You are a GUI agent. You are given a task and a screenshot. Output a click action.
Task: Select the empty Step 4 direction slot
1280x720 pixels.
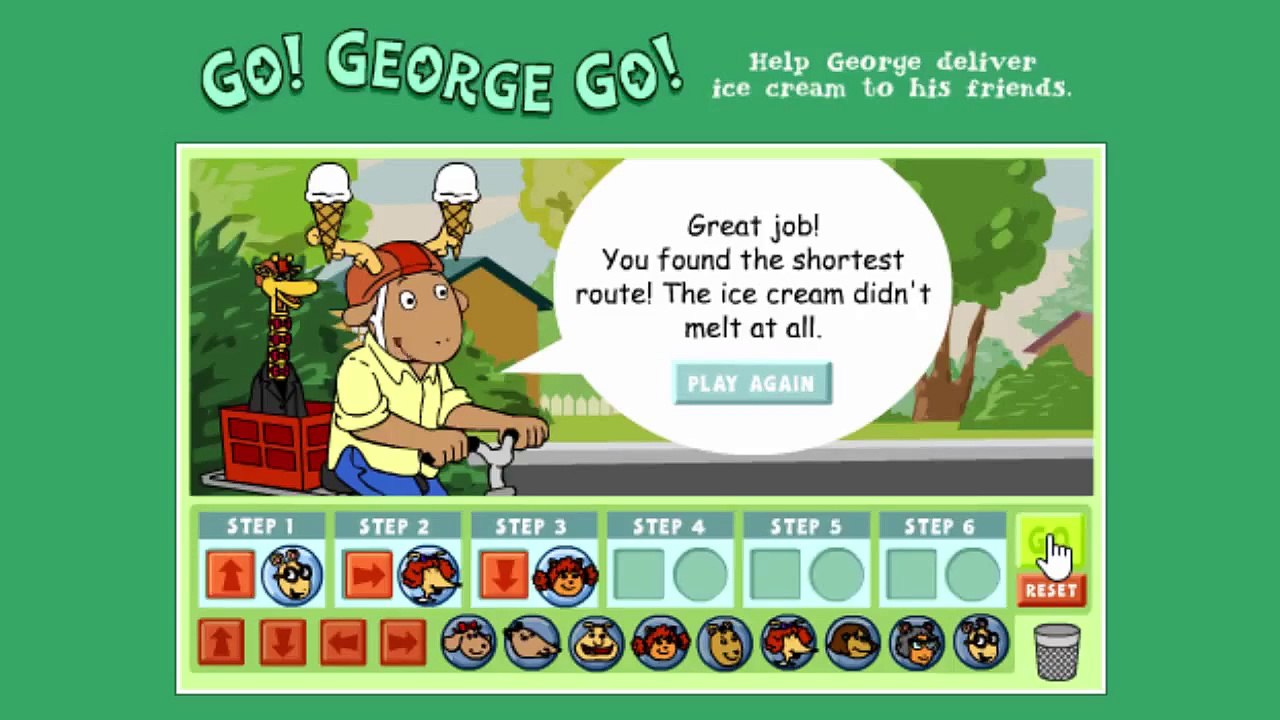tap(641, 571)
